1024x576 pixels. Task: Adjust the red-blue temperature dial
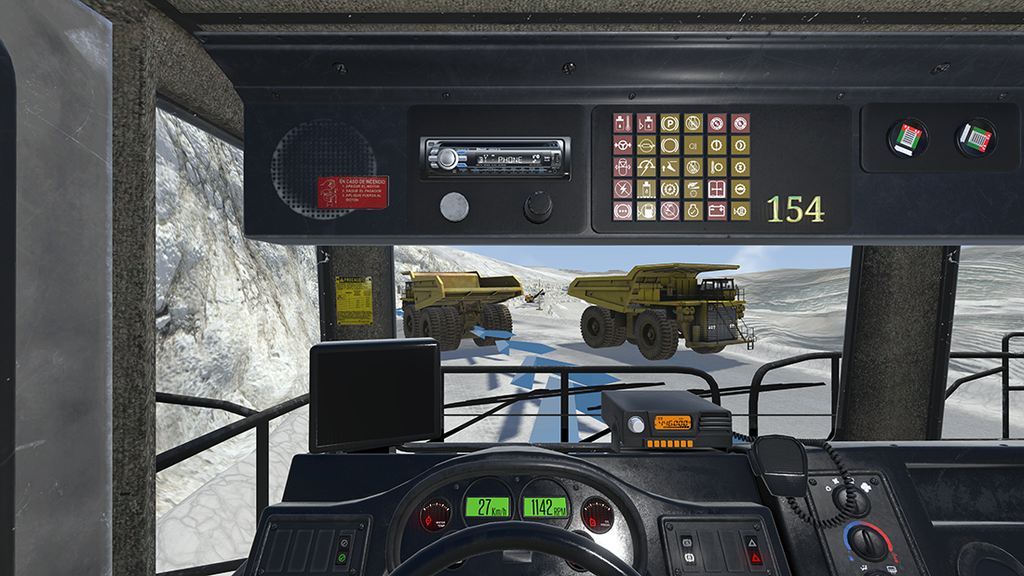(x=867, y=541)
